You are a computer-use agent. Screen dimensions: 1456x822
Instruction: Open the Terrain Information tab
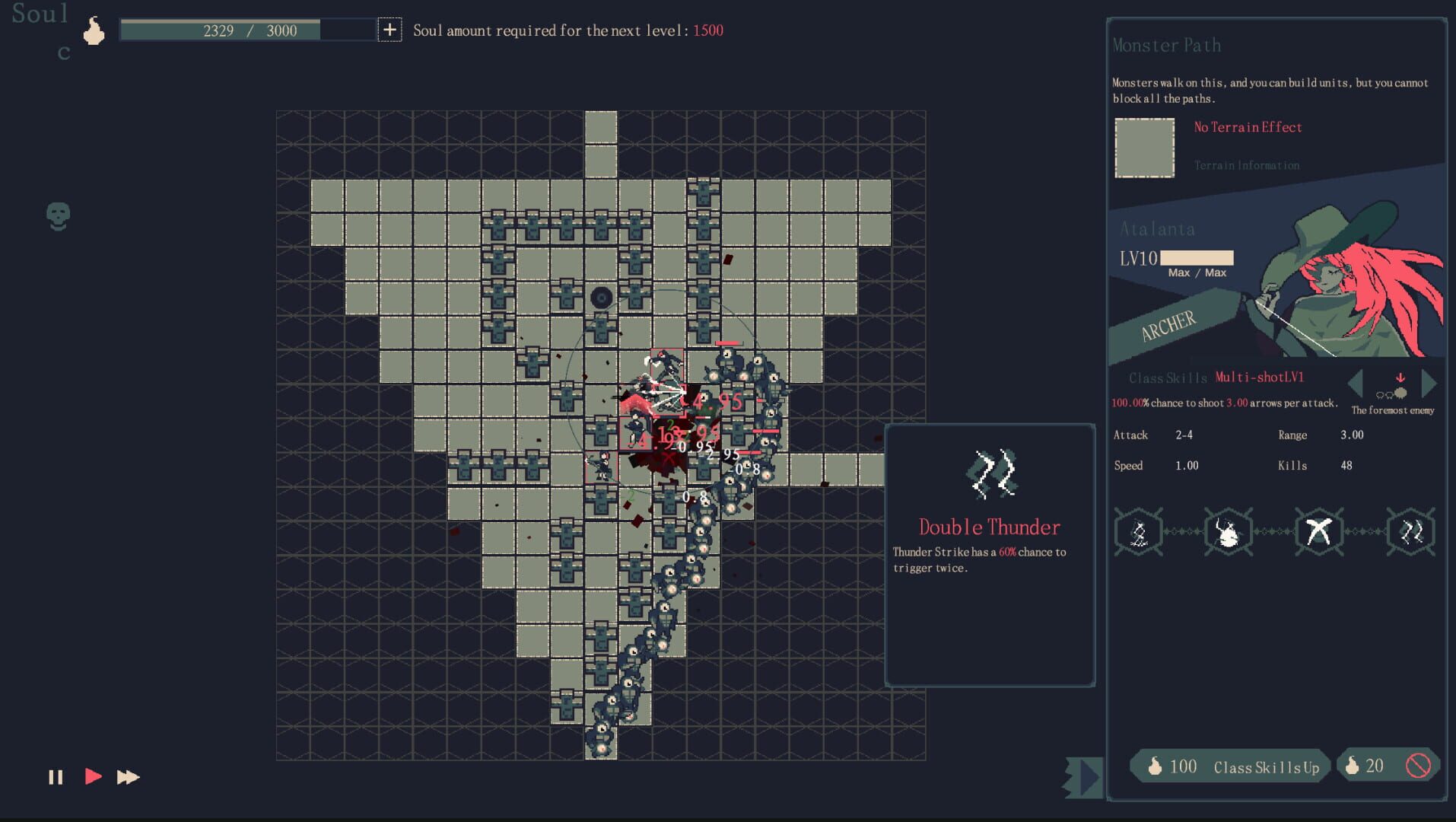(x=1247, y=164)
